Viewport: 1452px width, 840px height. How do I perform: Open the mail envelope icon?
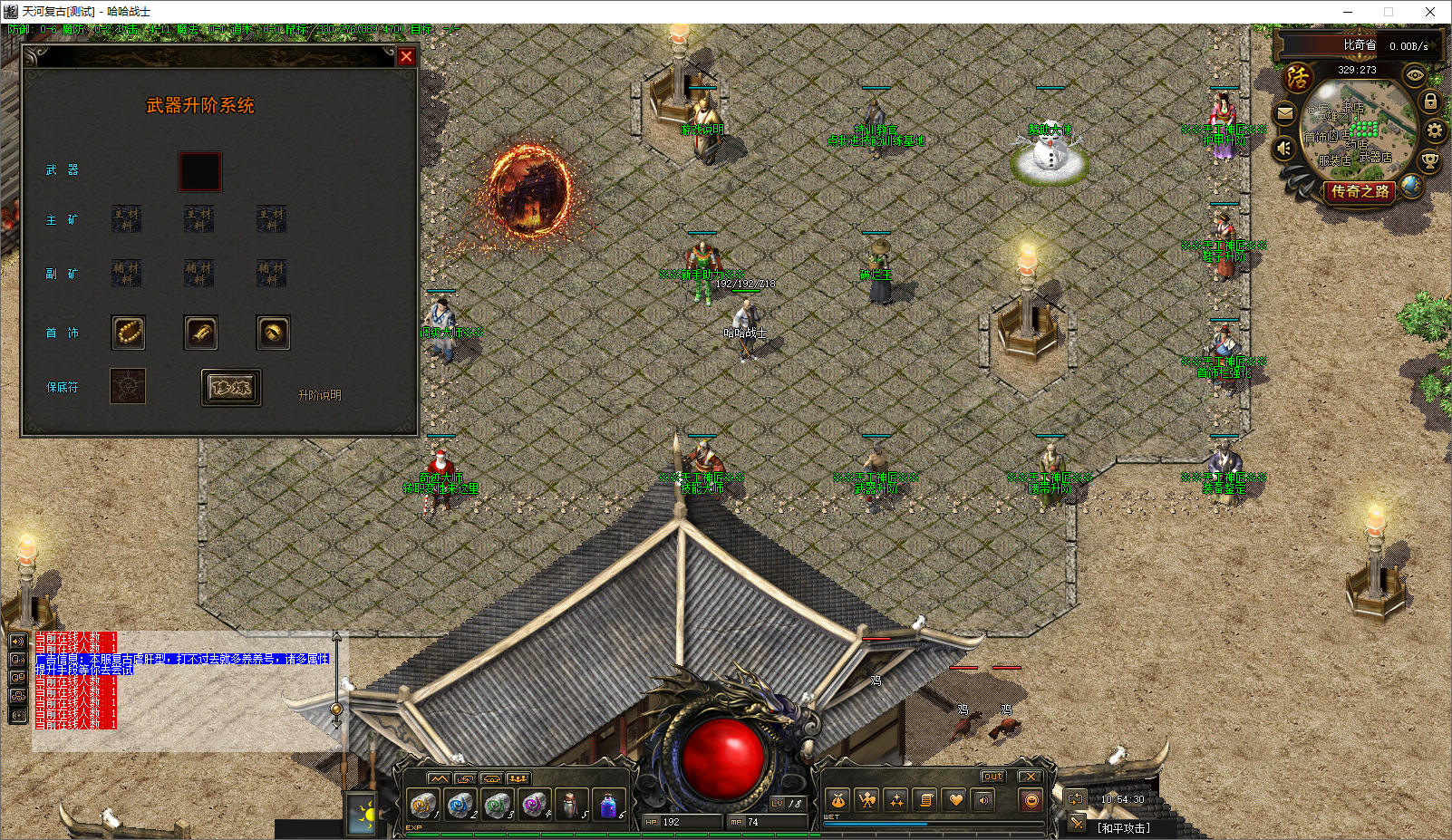[x=1285, y=114]
